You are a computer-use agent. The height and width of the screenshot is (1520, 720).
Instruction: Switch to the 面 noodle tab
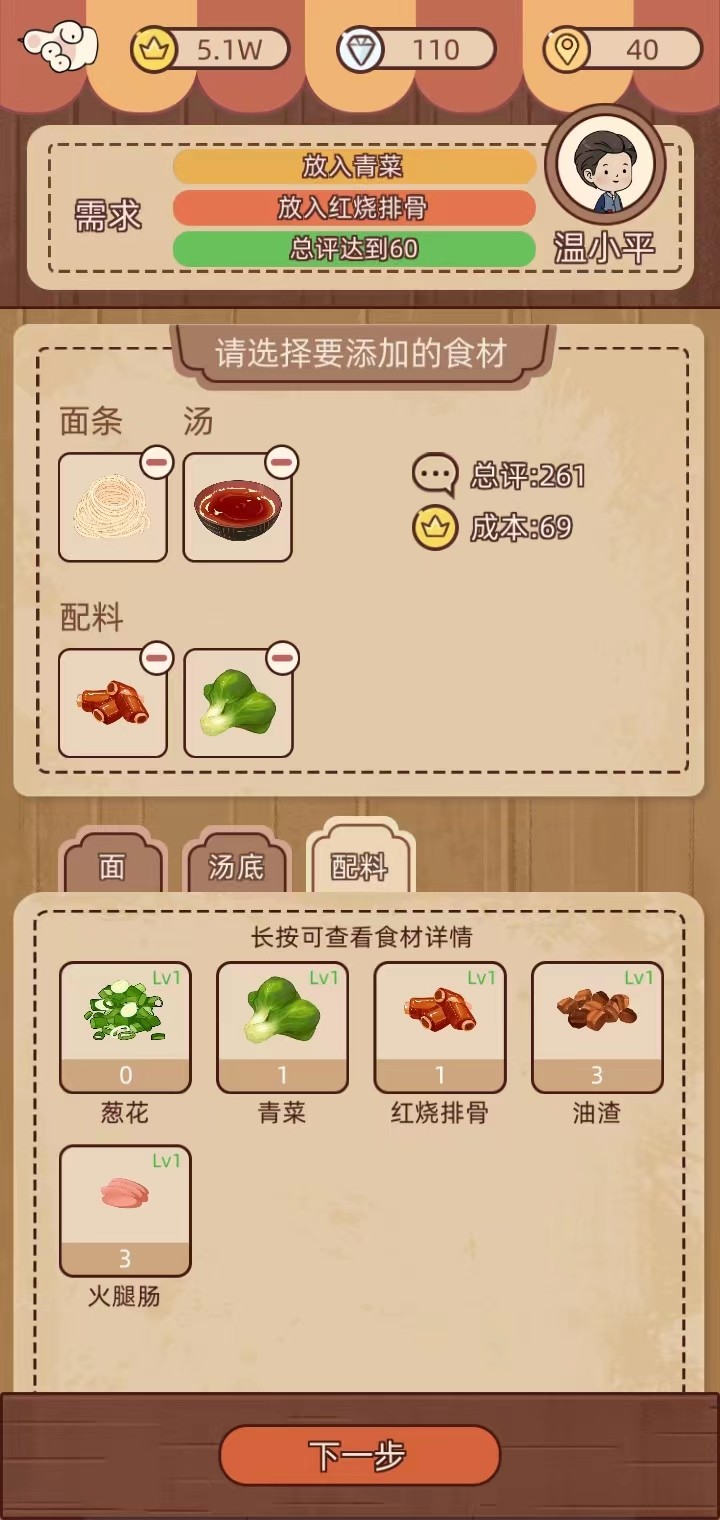[112, 866]
